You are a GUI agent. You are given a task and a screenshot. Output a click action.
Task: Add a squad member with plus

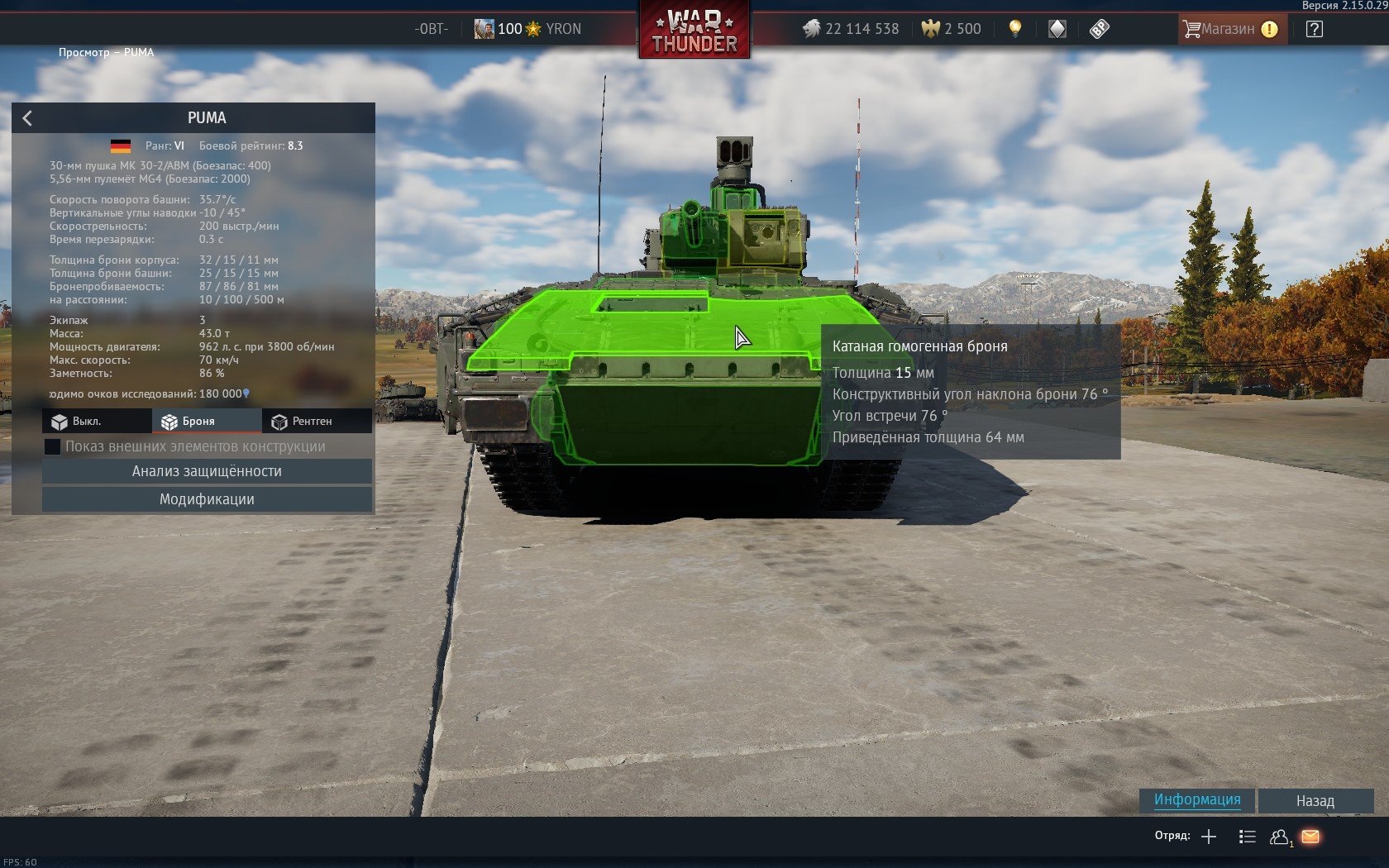coord(1209,837)
